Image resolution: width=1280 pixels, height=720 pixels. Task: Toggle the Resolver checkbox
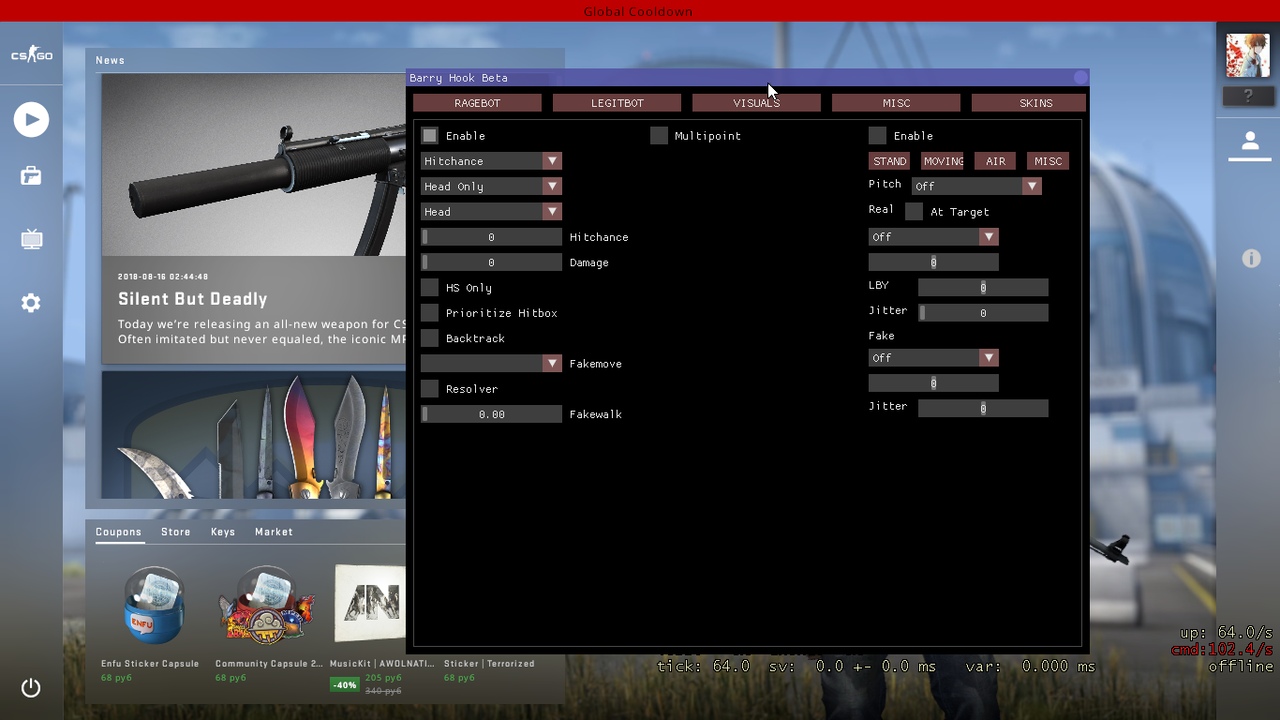430,389
